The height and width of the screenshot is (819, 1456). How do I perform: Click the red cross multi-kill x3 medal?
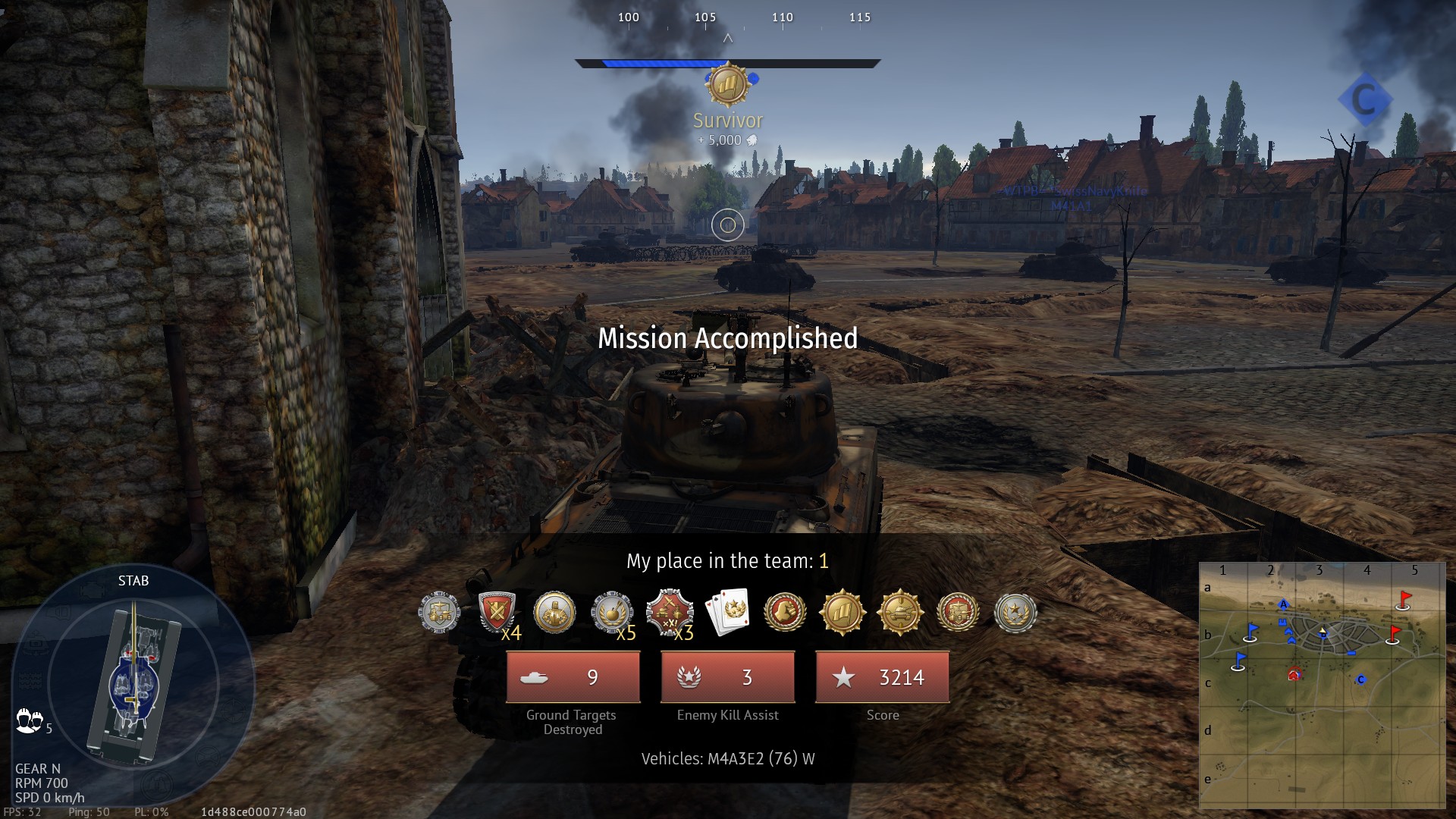coord(669,612)
